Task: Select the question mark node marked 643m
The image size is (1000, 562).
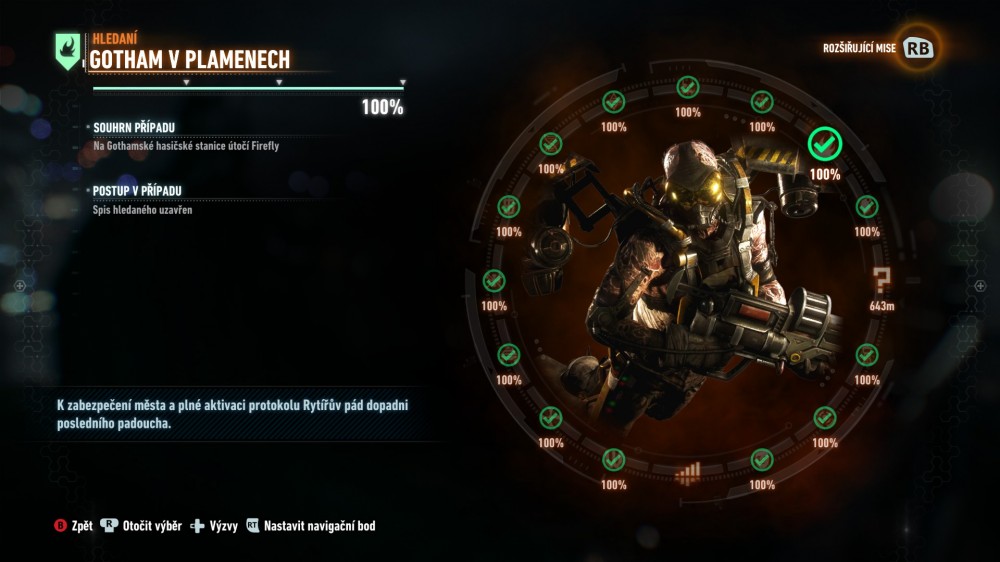Action: click(x=881, y=280)
